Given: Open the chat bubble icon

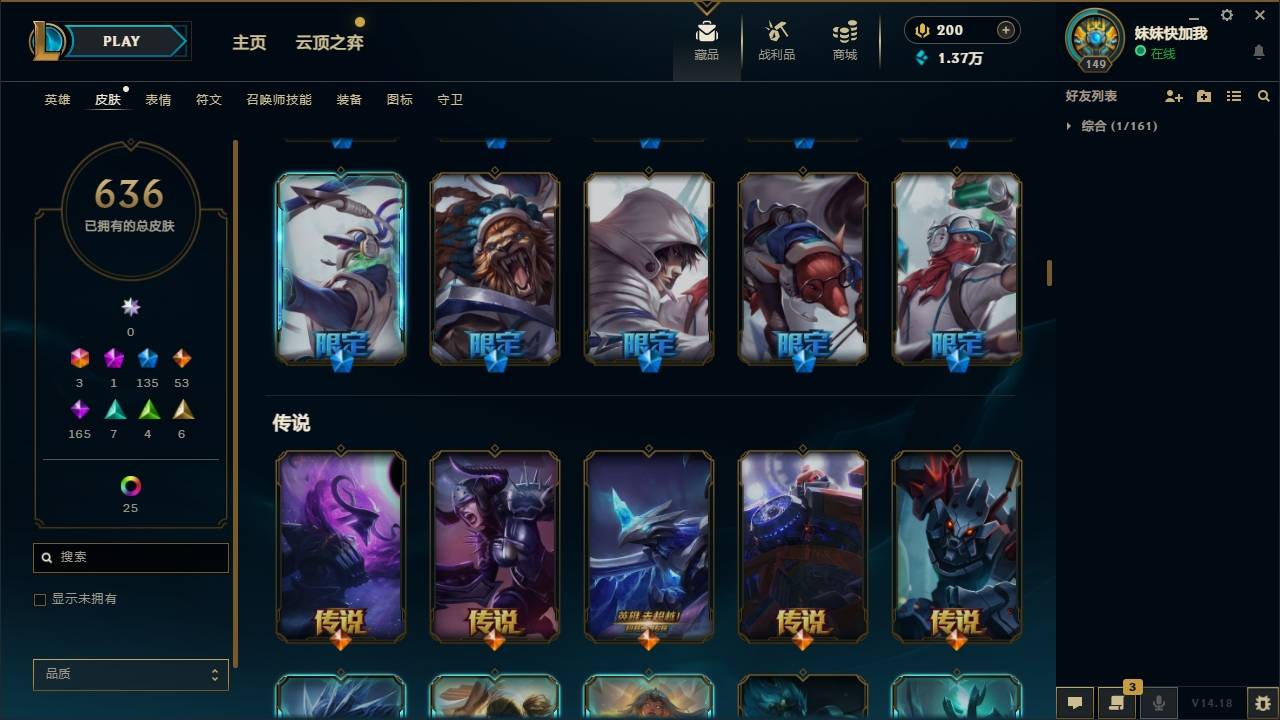Looking at the screenshot, I should [x=1075, y=703].
